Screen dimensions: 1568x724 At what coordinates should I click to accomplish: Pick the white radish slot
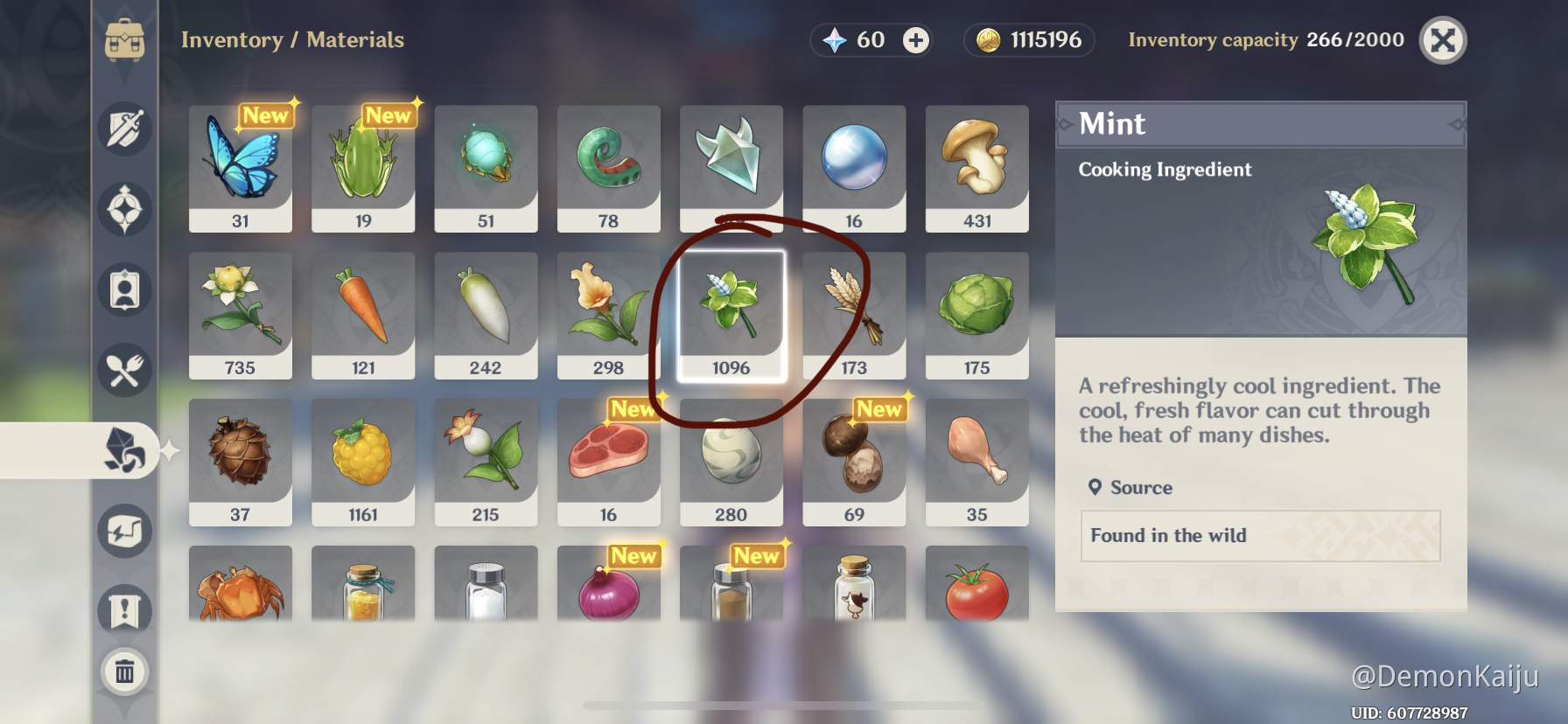[x=486, y=316]
